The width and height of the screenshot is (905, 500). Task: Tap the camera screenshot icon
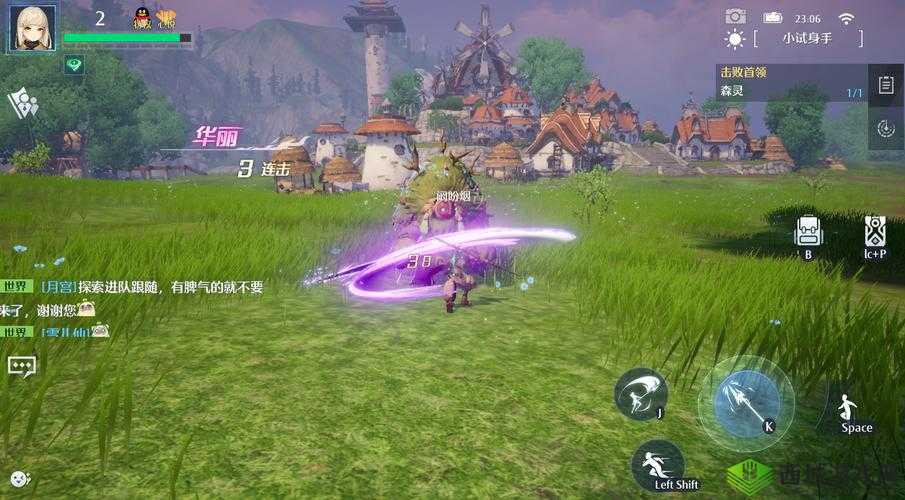point(735,16)
